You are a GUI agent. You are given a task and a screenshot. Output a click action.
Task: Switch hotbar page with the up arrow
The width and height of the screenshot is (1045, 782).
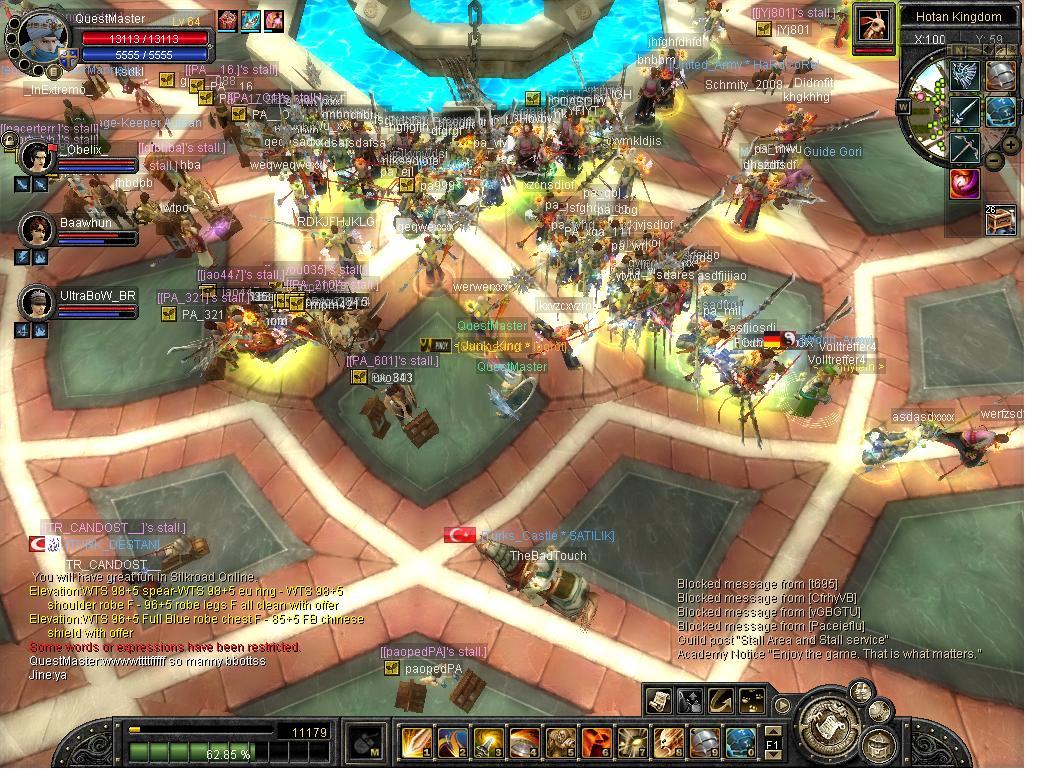[772, 730]
